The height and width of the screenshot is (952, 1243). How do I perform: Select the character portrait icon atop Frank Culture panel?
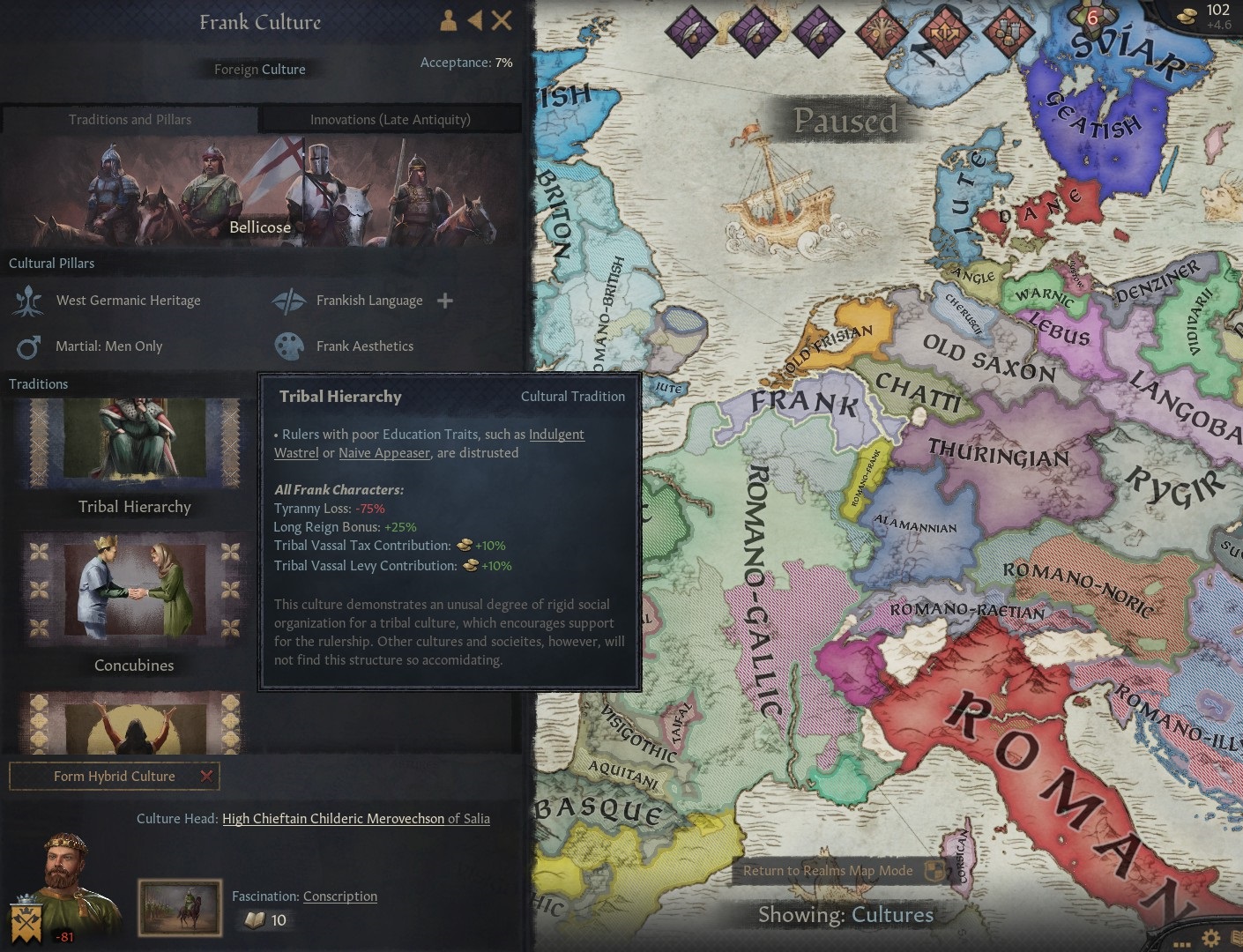click(447, 20)
